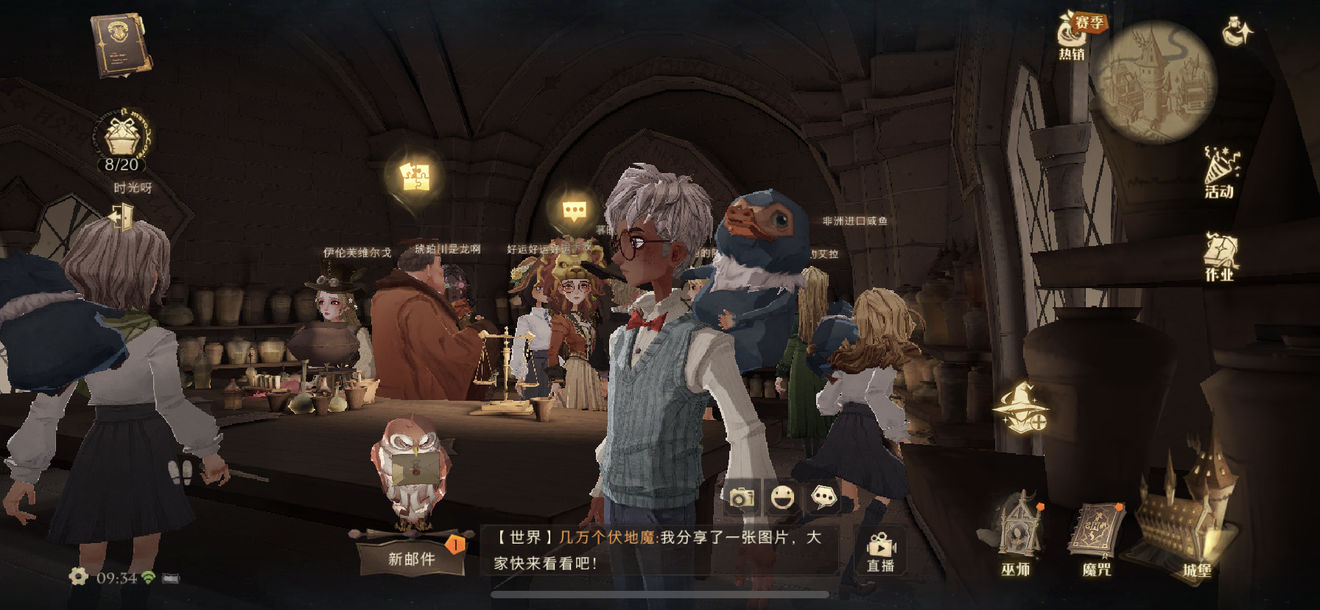Open the smiley emote menu
The height and width of the screenshot is (610, 1320).
[x=782, y=497]
